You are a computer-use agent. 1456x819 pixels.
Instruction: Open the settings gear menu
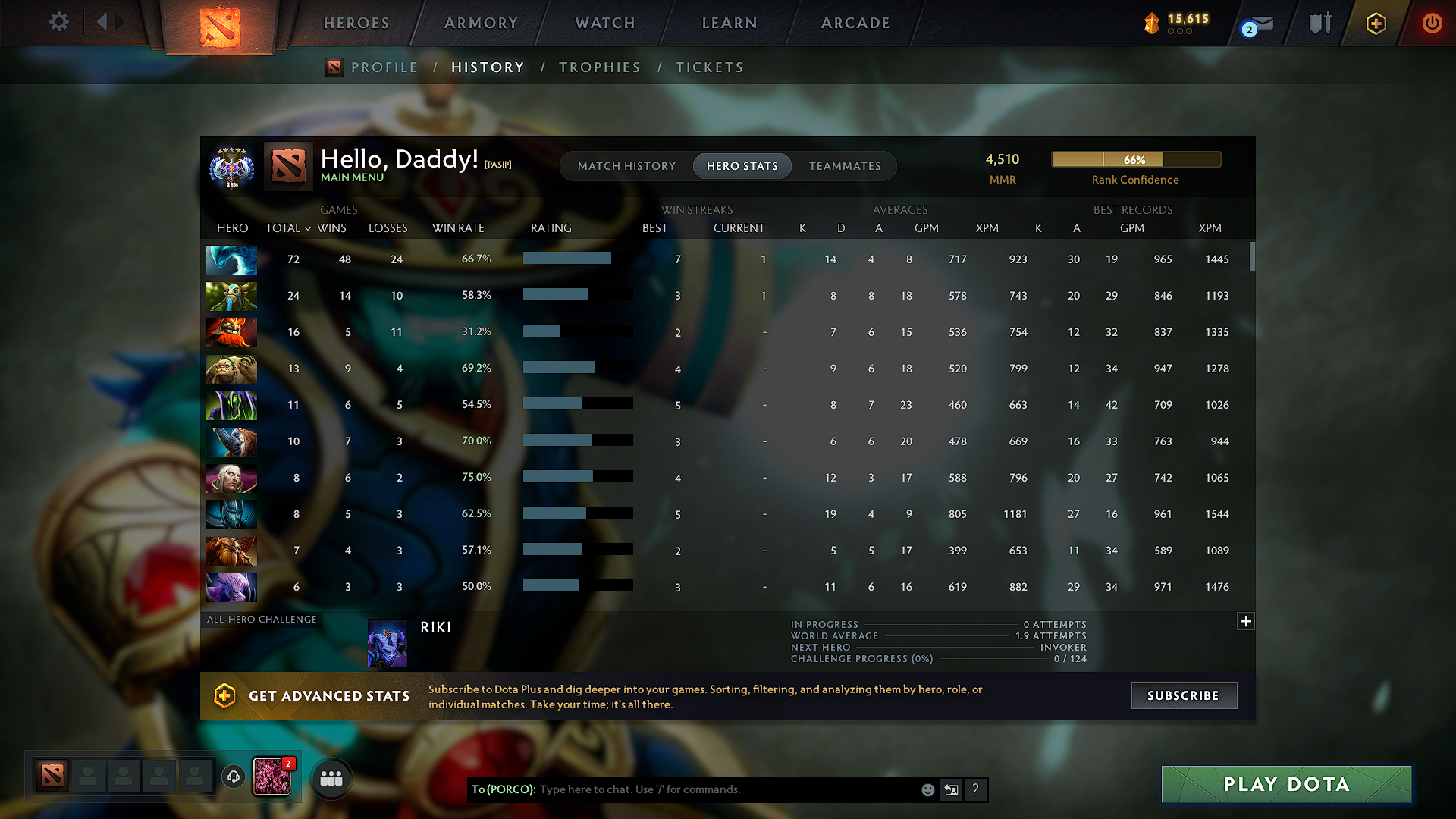[x=58, y=22]
